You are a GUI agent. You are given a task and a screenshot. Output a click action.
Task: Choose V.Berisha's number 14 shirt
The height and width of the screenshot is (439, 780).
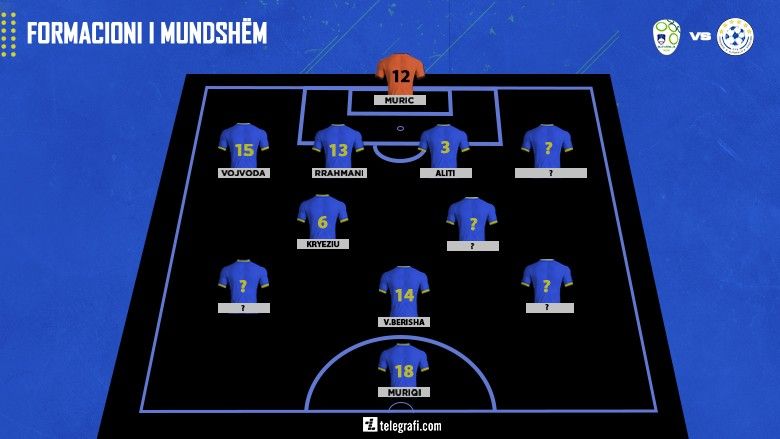(404, 291)
